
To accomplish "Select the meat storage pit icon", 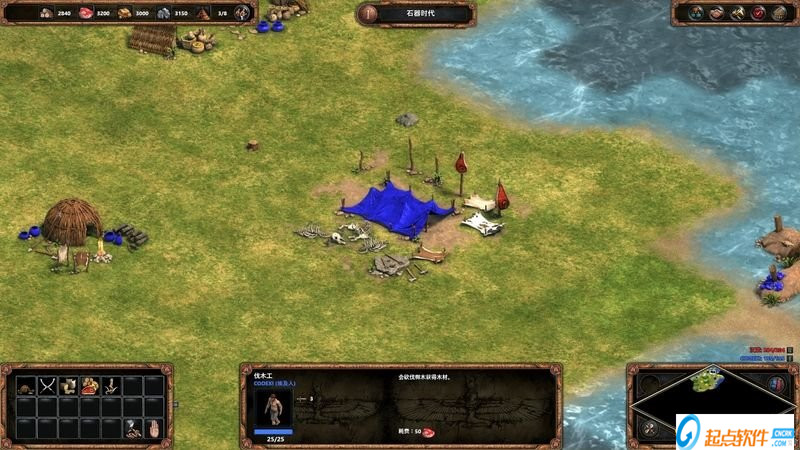I will [x=91, y=384].
